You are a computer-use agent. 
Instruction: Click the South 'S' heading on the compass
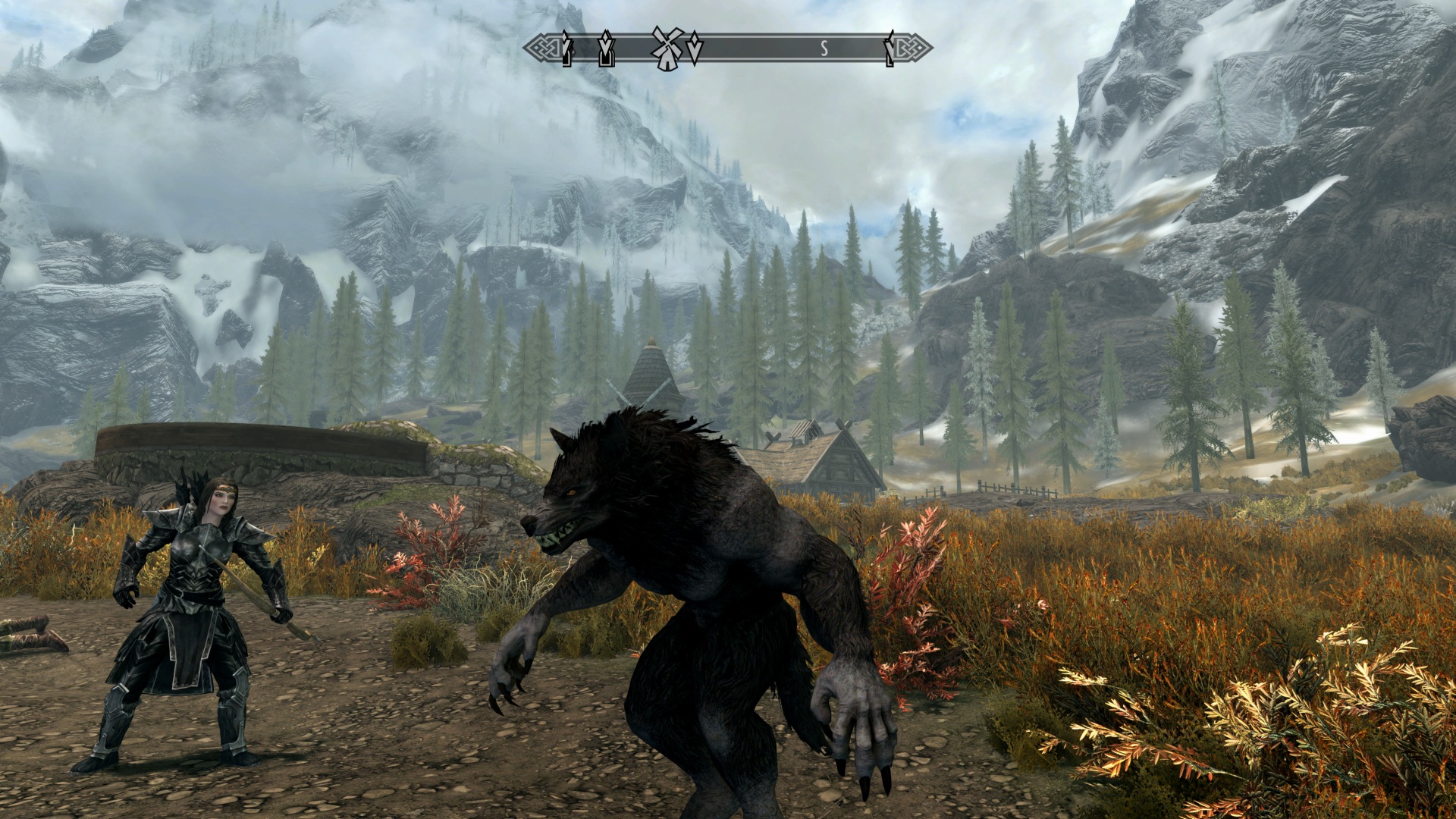(824, 49)
